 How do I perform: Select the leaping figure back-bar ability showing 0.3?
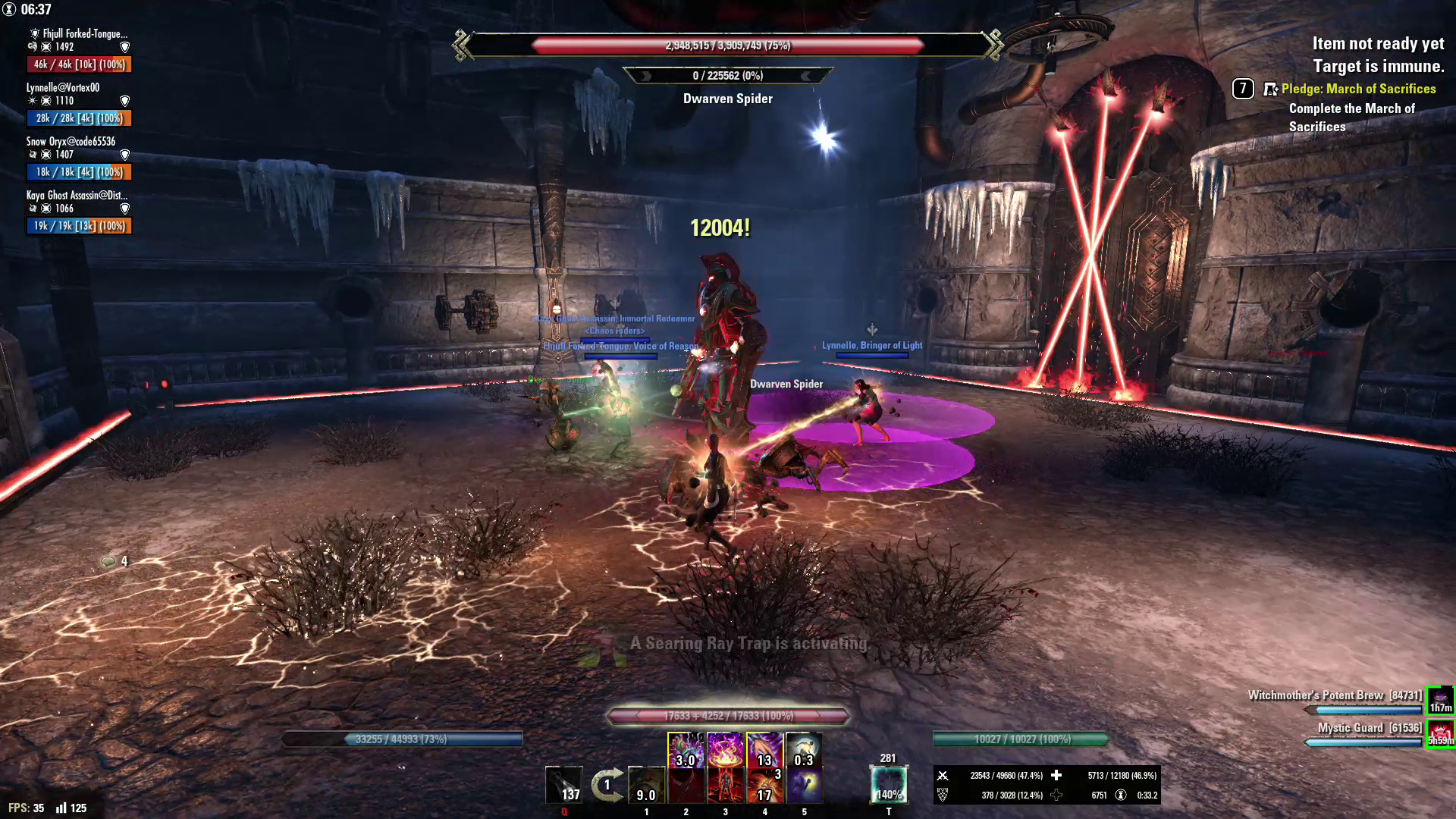pos(804,750)
